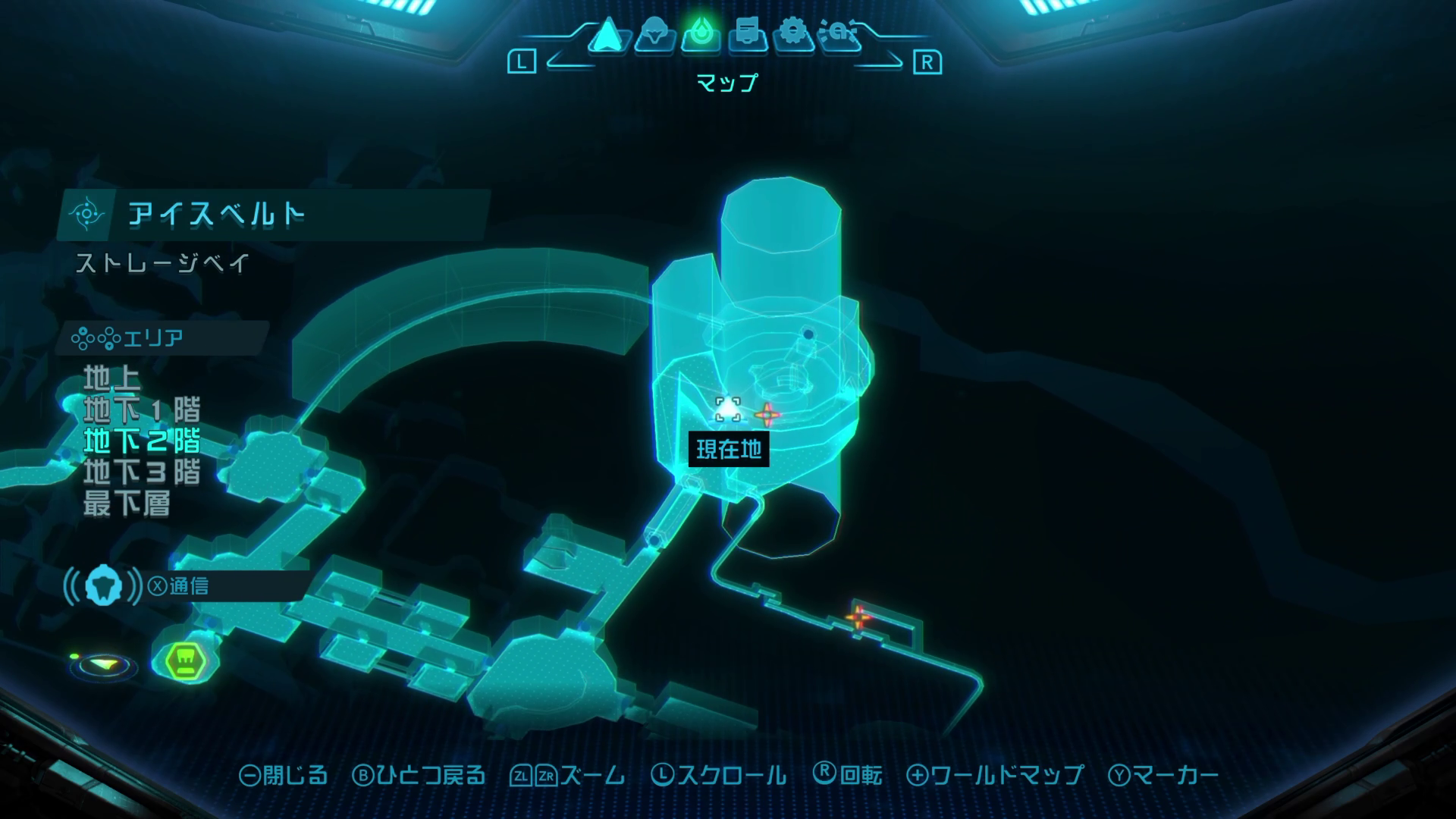Show the 最下層 bottom floor
1456x819 pixels.
(127, 503)
